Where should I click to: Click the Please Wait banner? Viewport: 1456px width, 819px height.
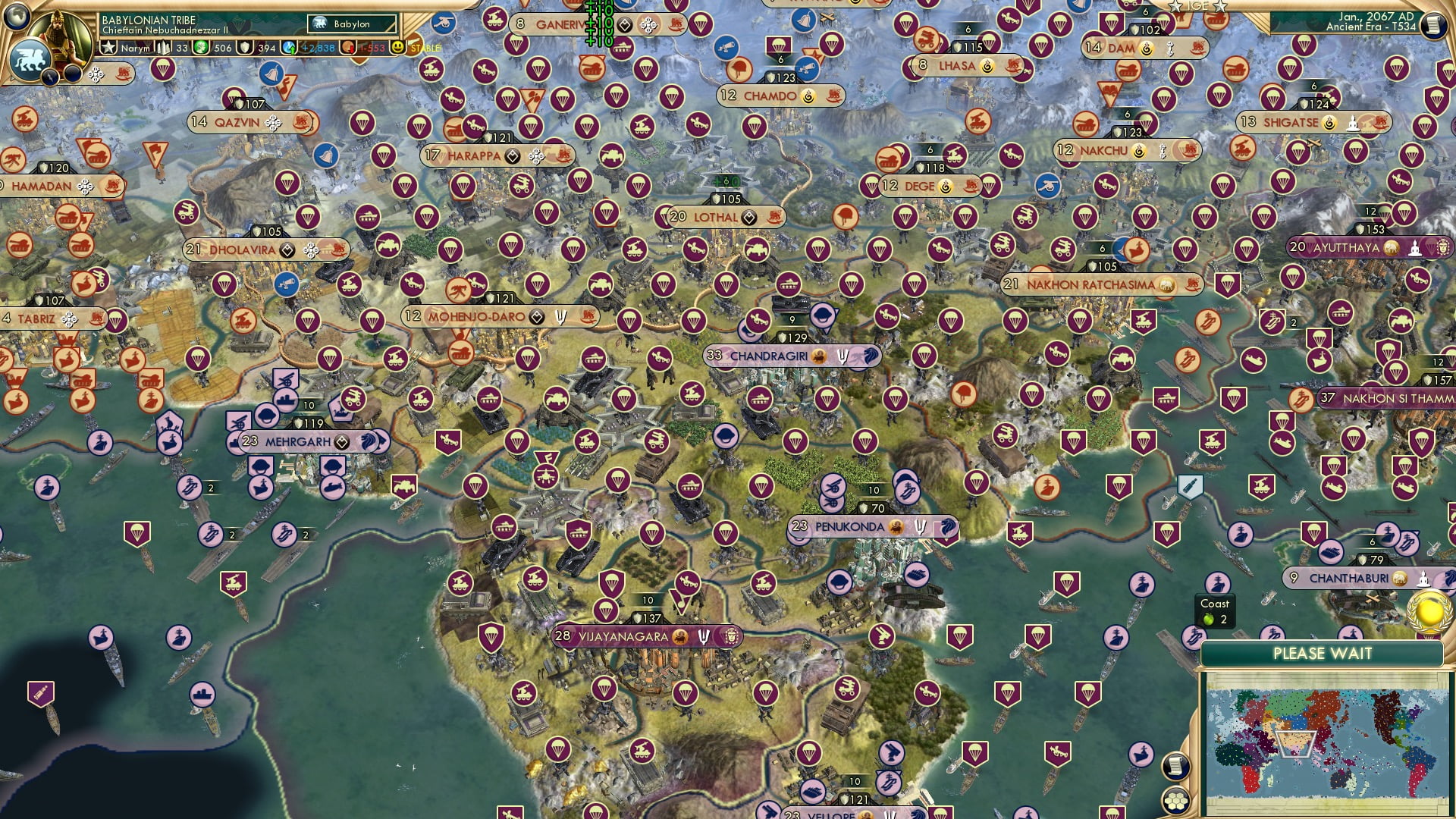pyautogui.click(x=1324, y=653)
